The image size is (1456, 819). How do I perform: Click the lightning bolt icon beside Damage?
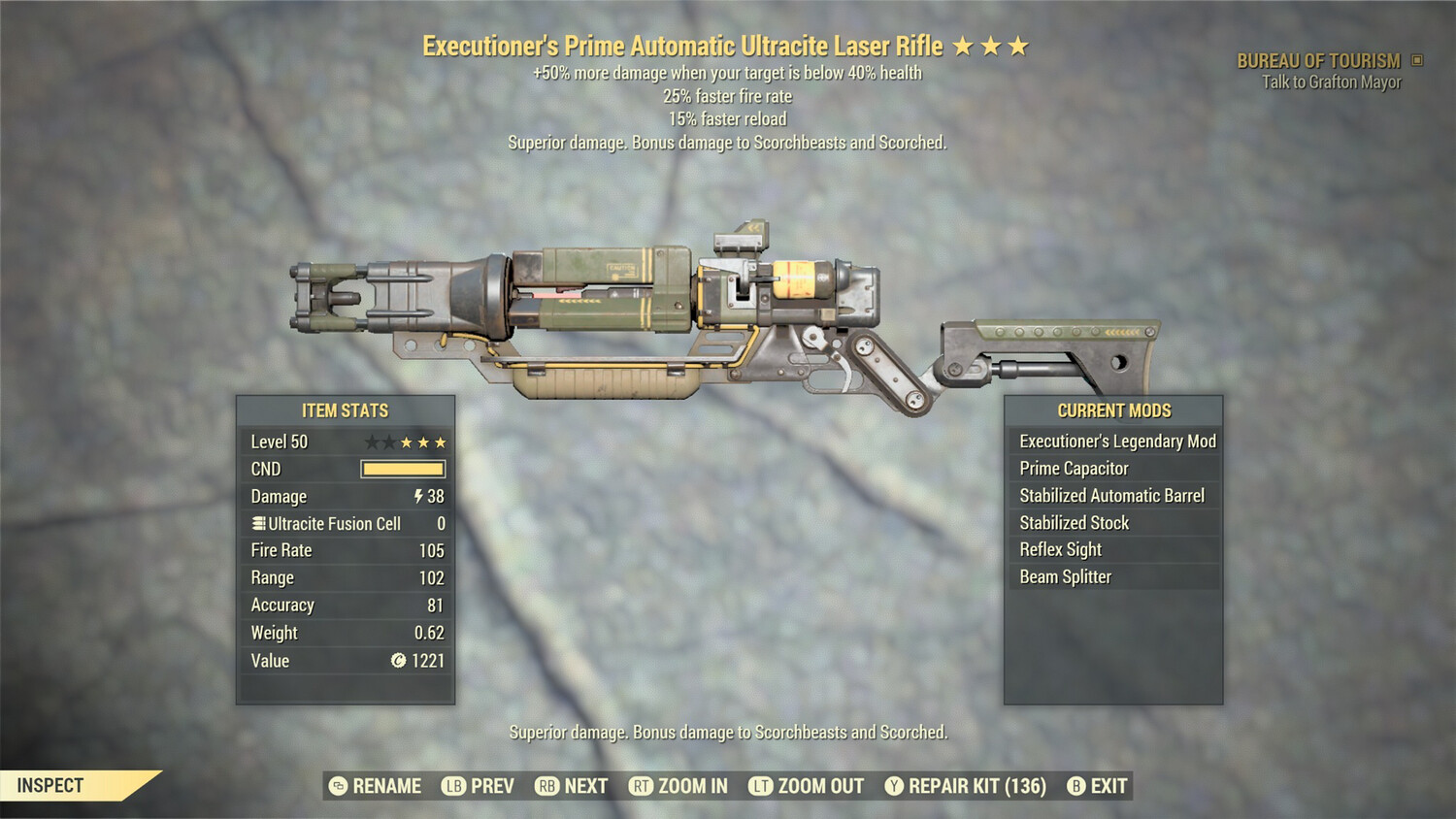tap(417, 496)
